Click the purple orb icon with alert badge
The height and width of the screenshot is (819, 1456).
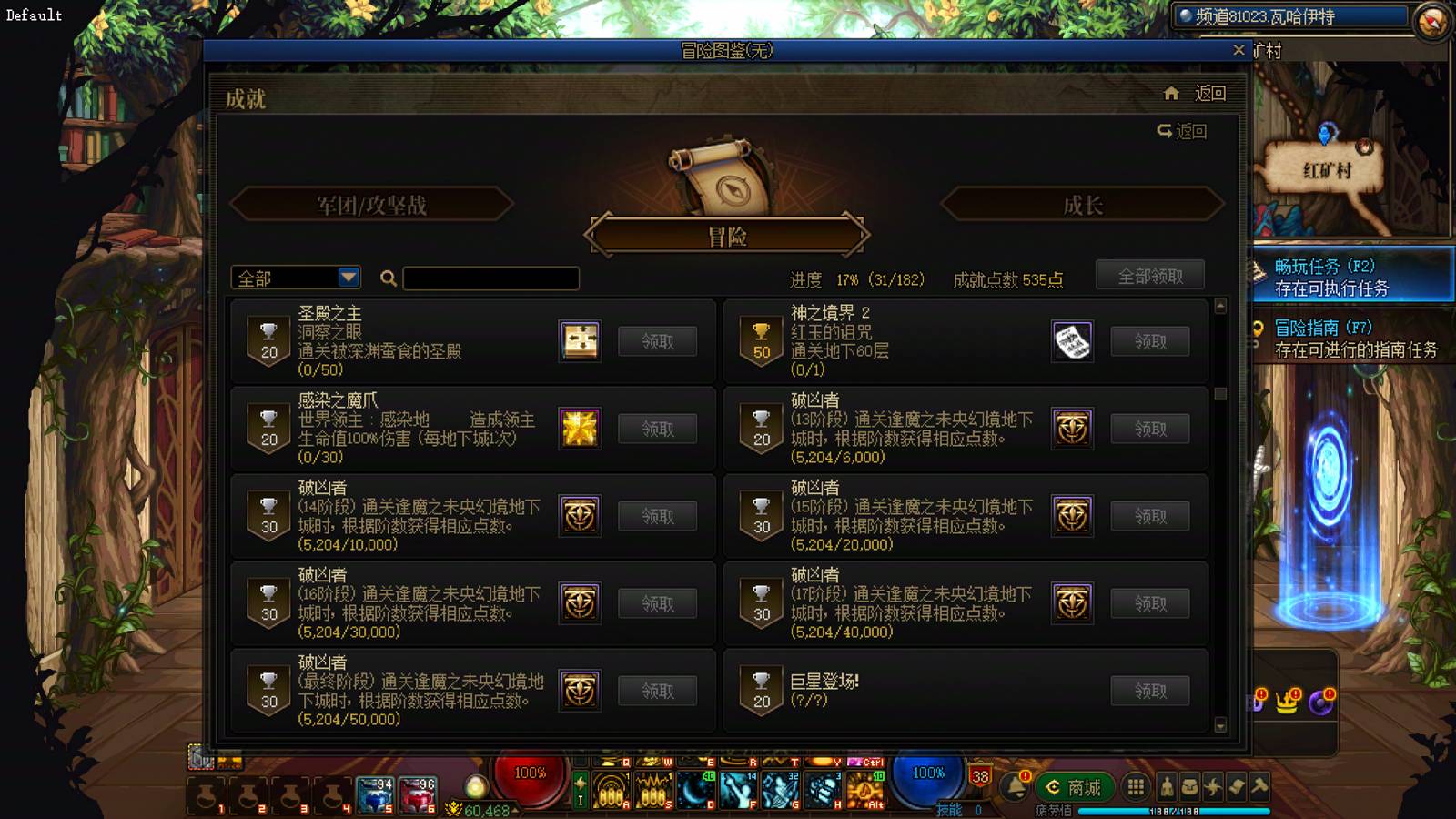click(x=1322, y=705)
